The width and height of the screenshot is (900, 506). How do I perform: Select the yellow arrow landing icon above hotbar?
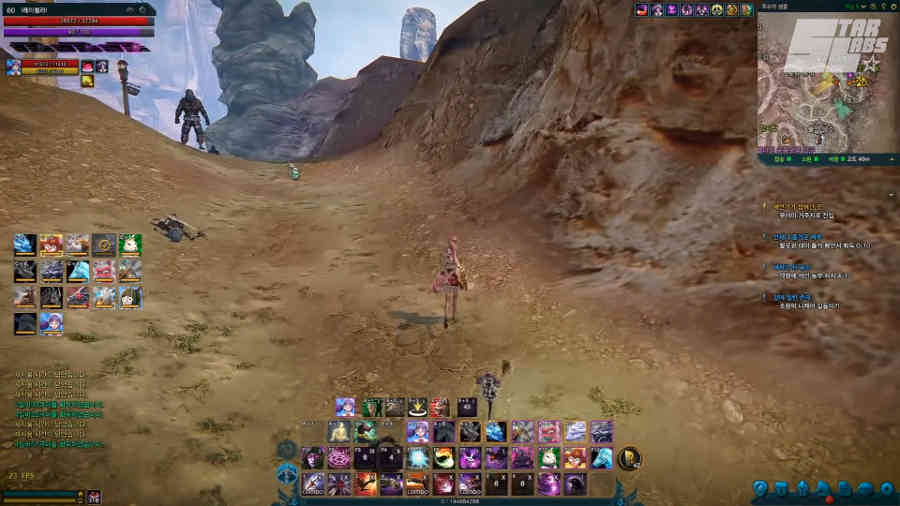click(x=417, y=407)
